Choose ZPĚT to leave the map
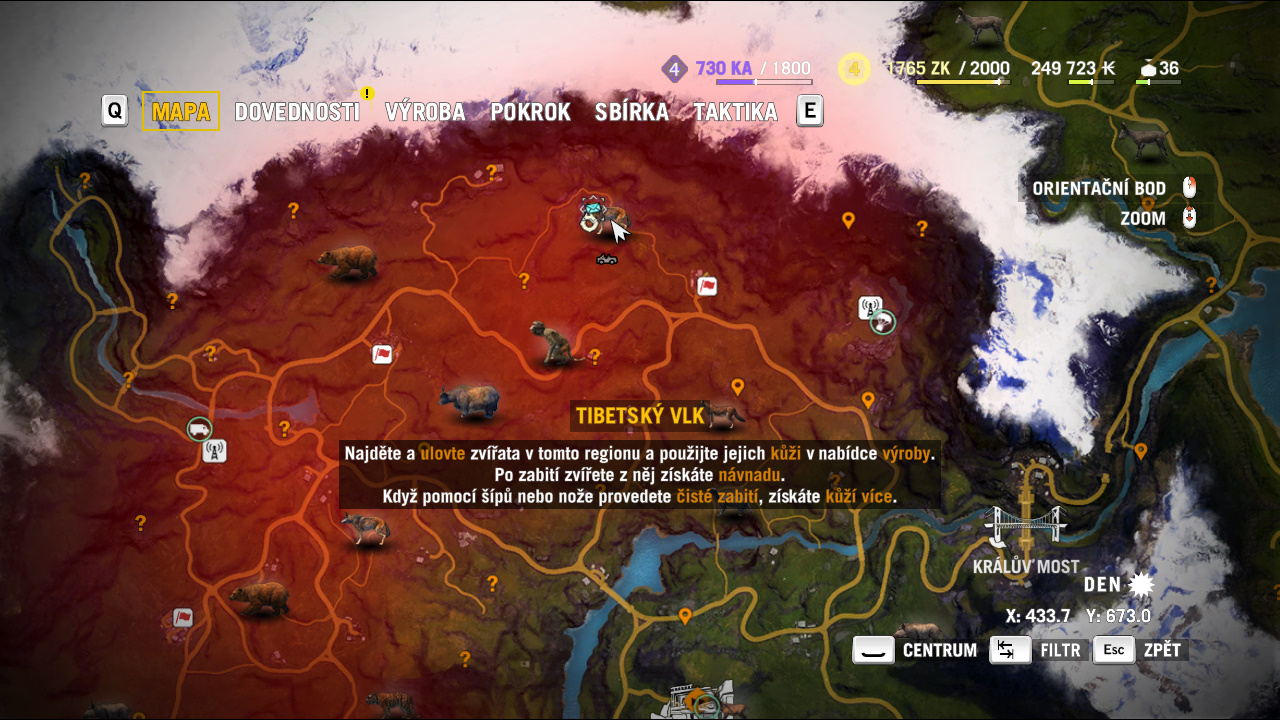 1141,650
